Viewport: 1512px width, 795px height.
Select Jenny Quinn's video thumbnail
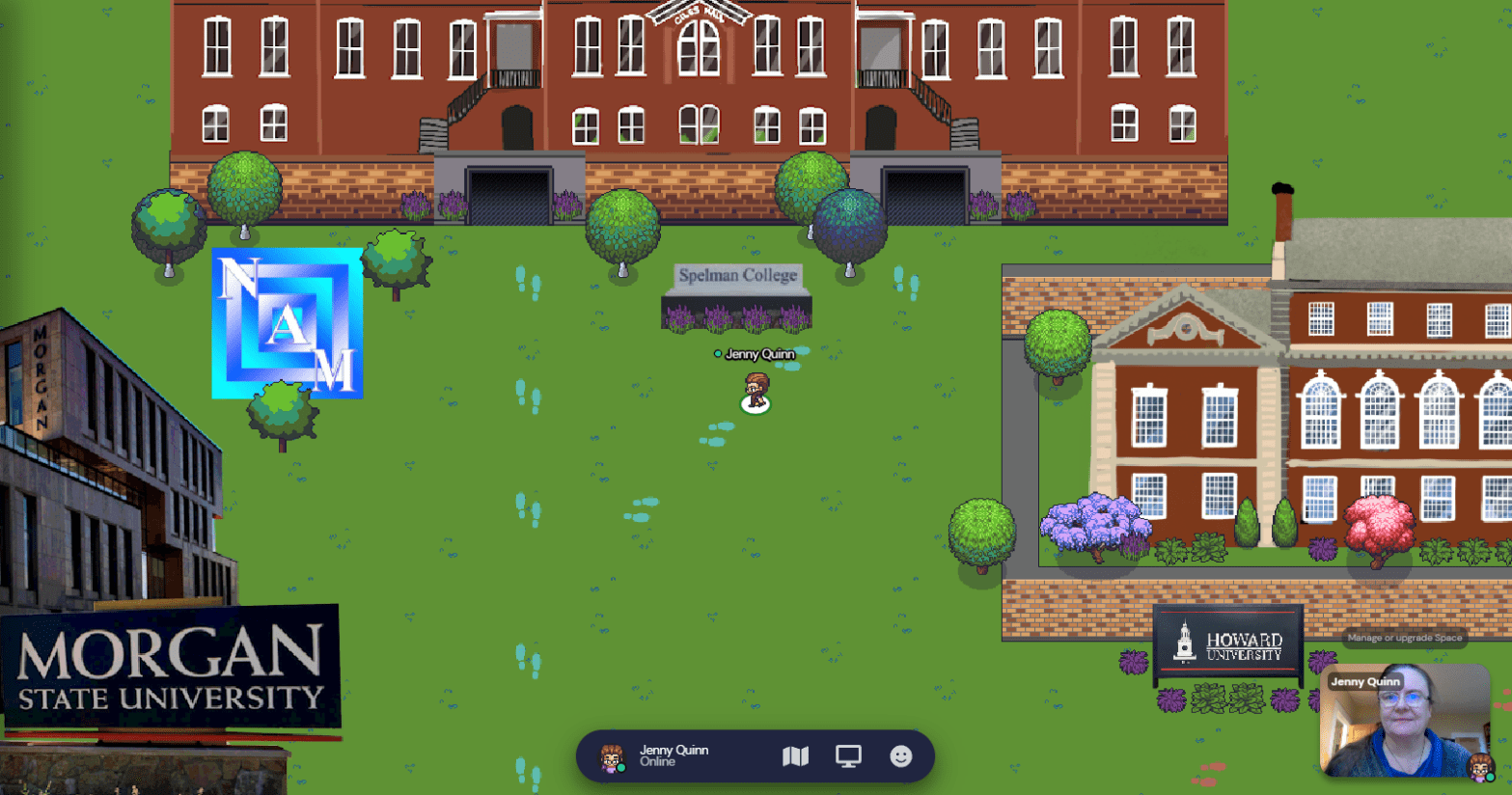tap(1404, 722)
